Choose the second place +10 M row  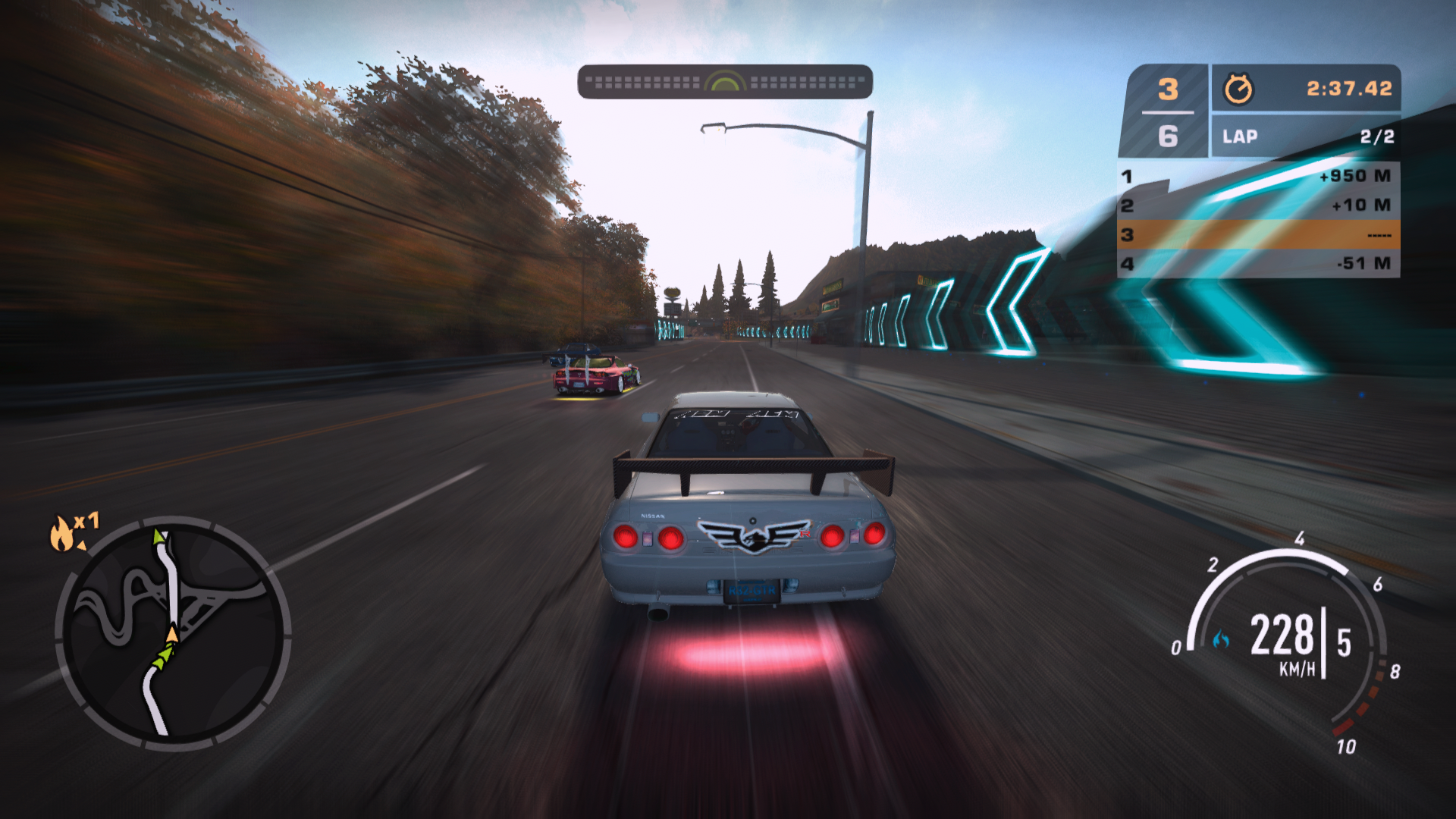[1258, 206]
